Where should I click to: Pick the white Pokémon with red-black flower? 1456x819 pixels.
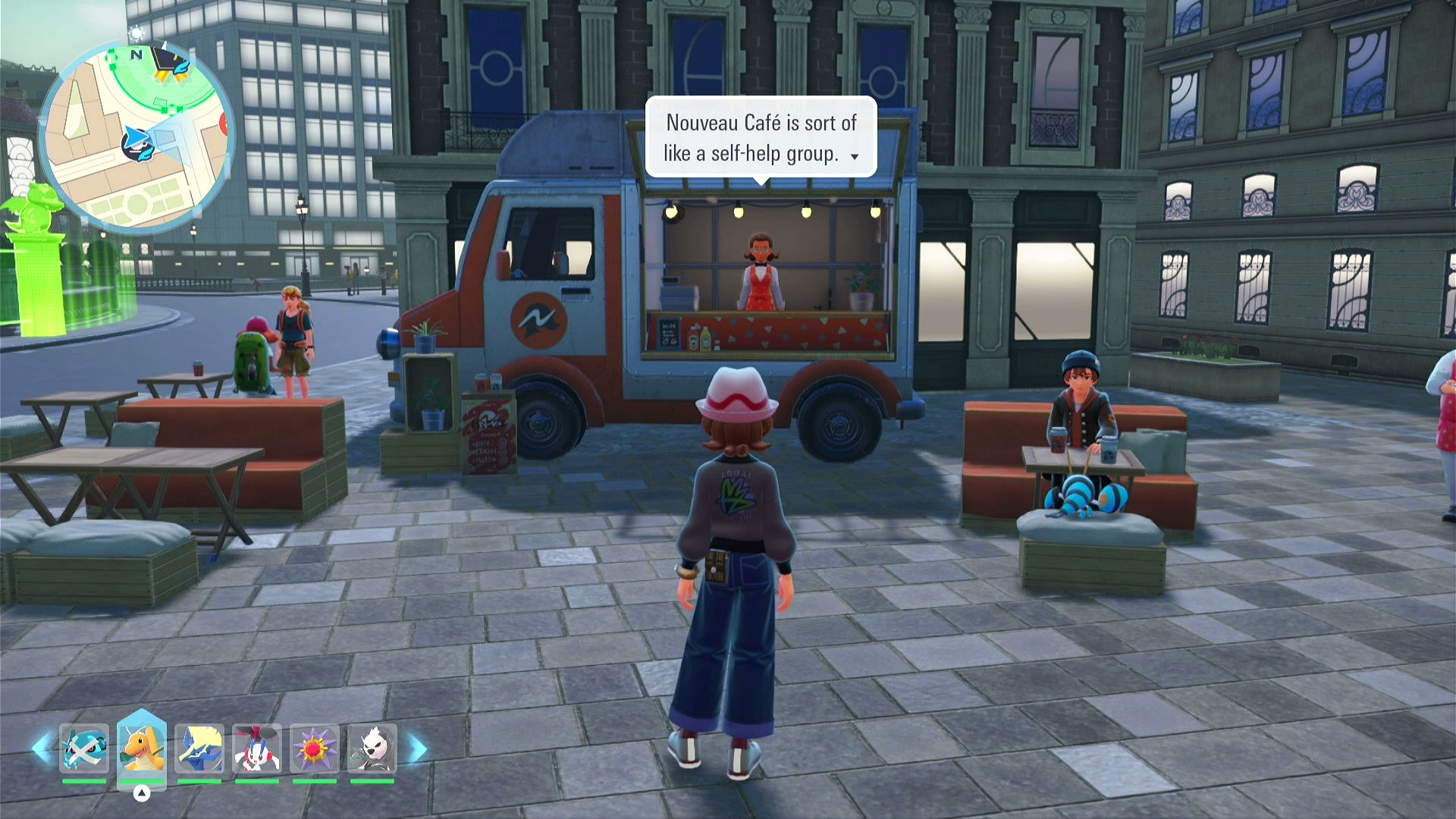[257, 748]
